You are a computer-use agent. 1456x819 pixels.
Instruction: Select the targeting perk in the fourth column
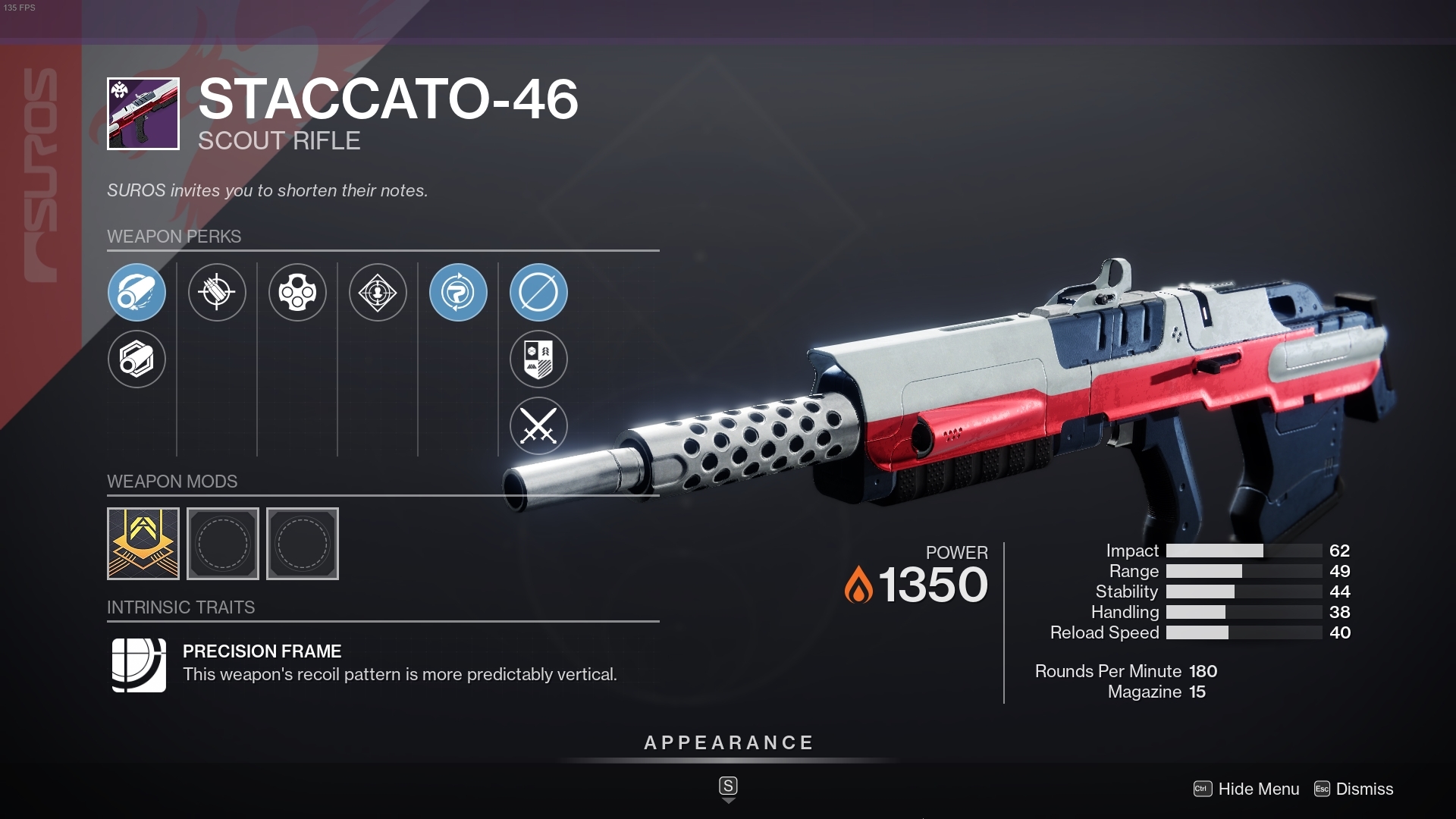[378, 293]
